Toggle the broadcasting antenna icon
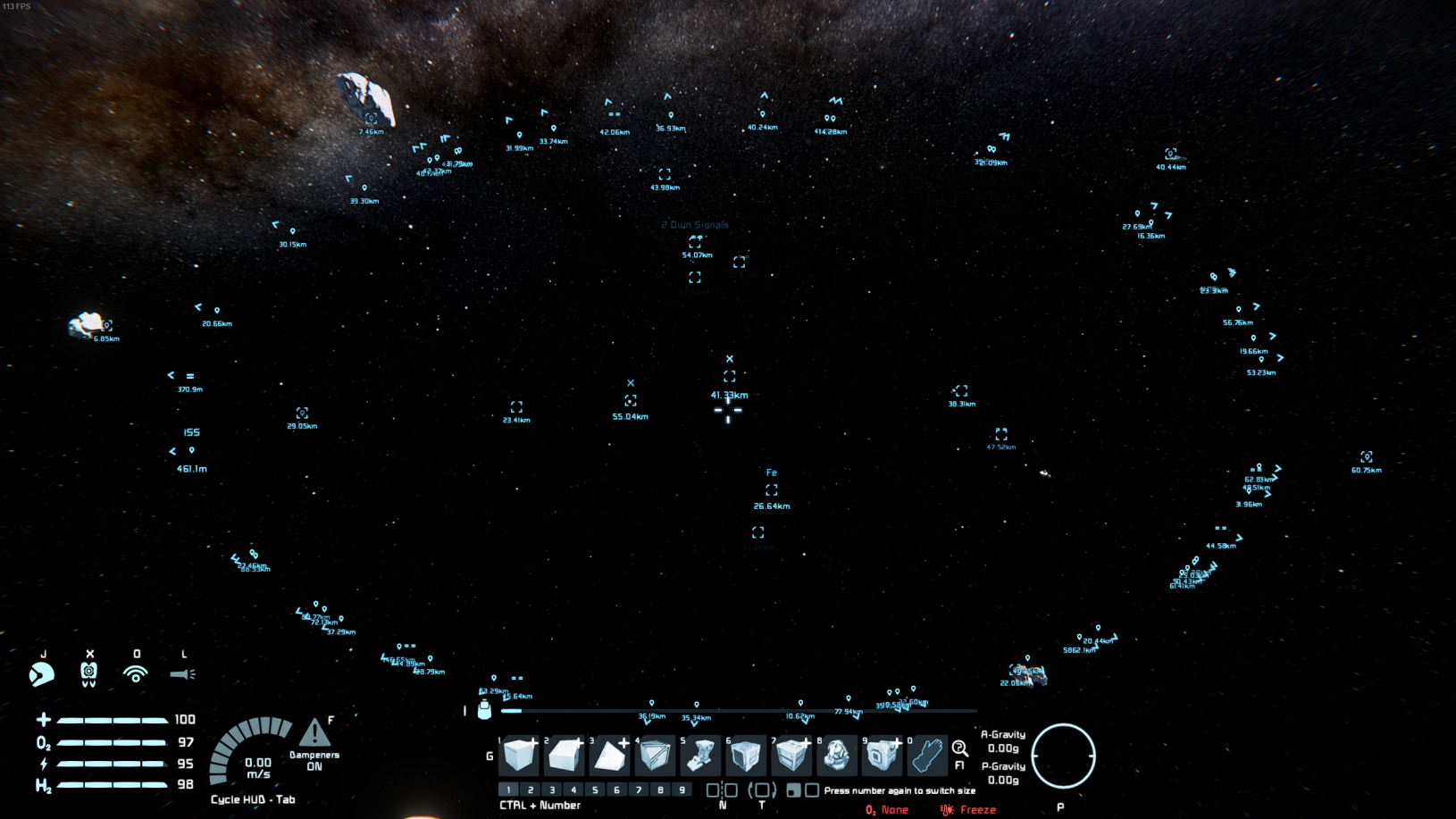This screenshot has width=1456, height=819. (136, 674)
